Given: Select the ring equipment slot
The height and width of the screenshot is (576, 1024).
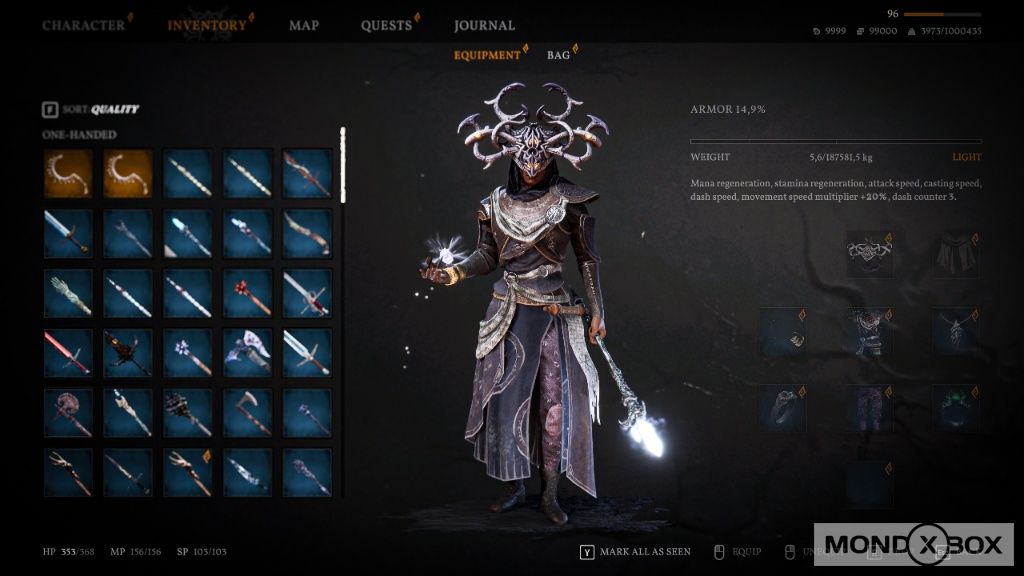Looking at the screenshot, I should point(783,408).
